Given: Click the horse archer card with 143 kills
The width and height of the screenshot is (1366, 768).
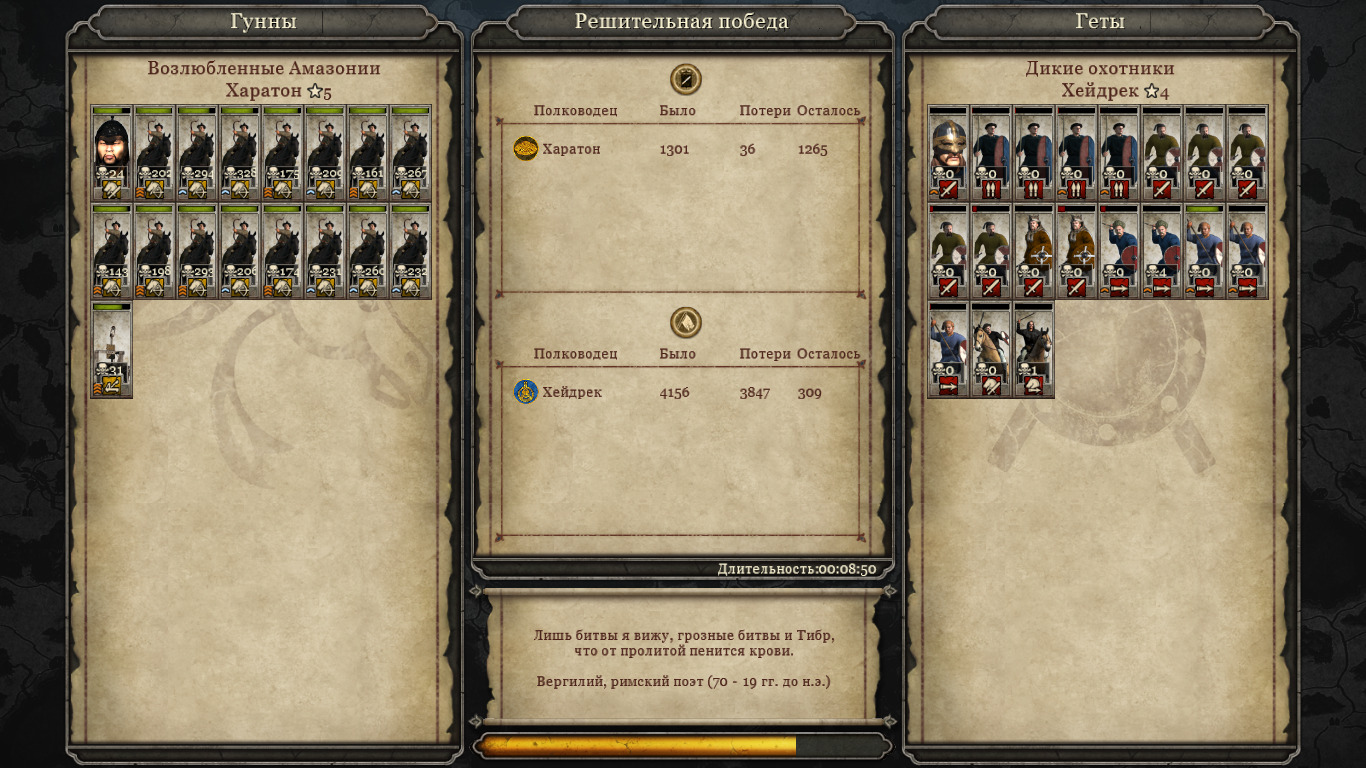Looking at the screenshot, I should [112, 251].
